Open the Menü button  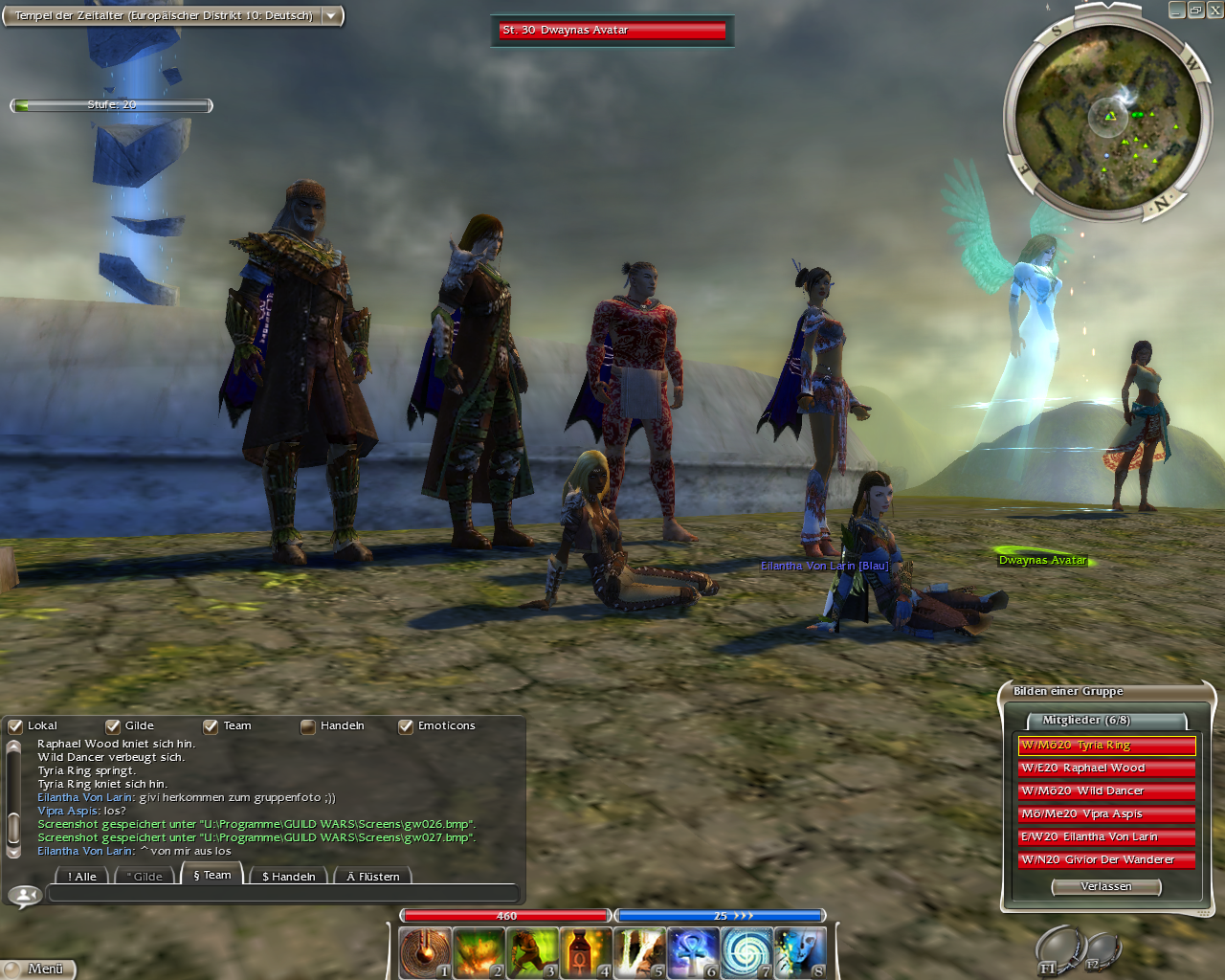(38, 969)
